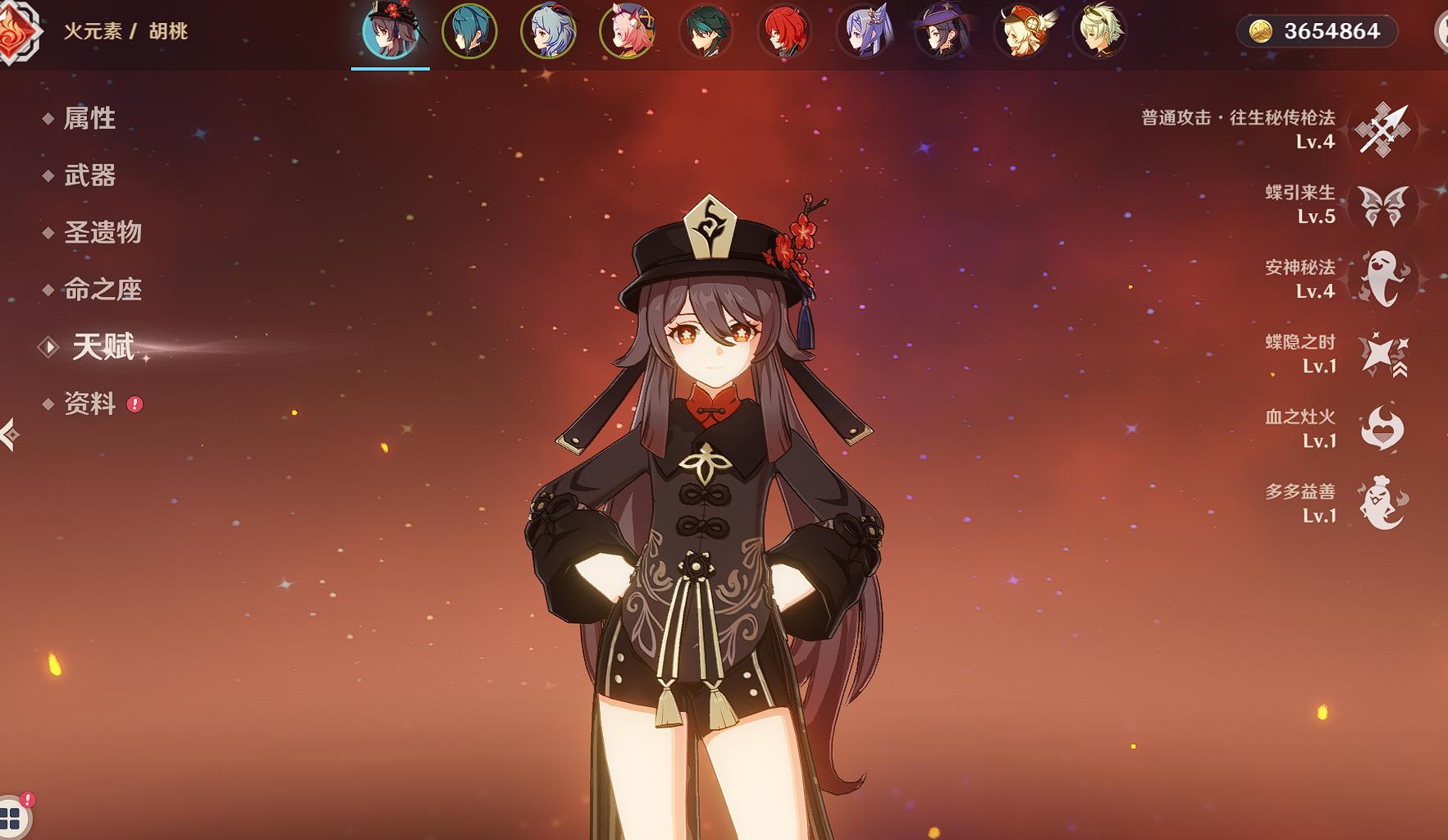The image size is (1448, 840).
Task: Switch to Xingqiu's portrait
Action: tap(469, 31)
